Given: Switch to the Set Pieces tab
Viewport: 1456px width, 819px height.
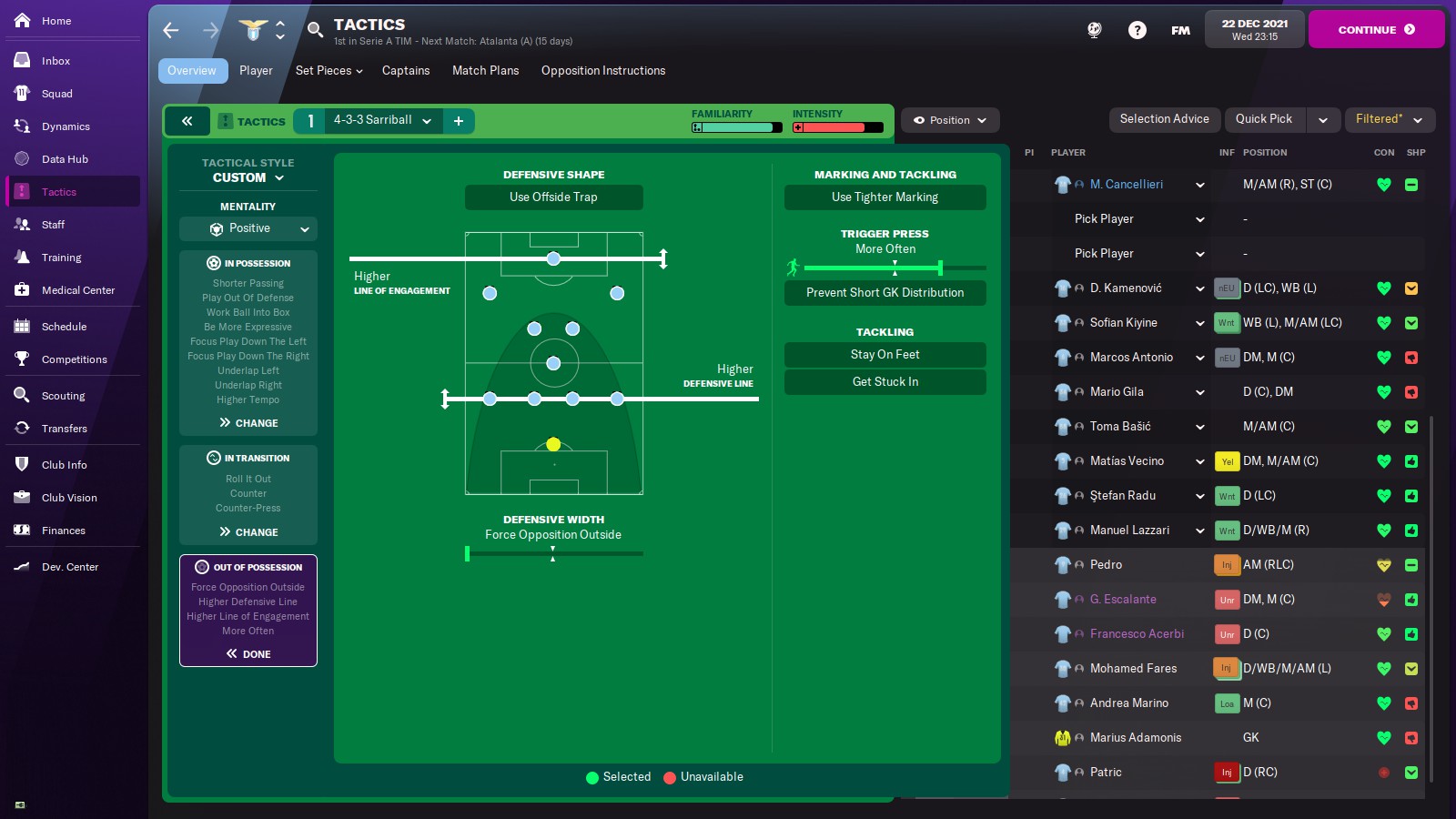Looking at the screenshot, I should click(x=327, y=70).
